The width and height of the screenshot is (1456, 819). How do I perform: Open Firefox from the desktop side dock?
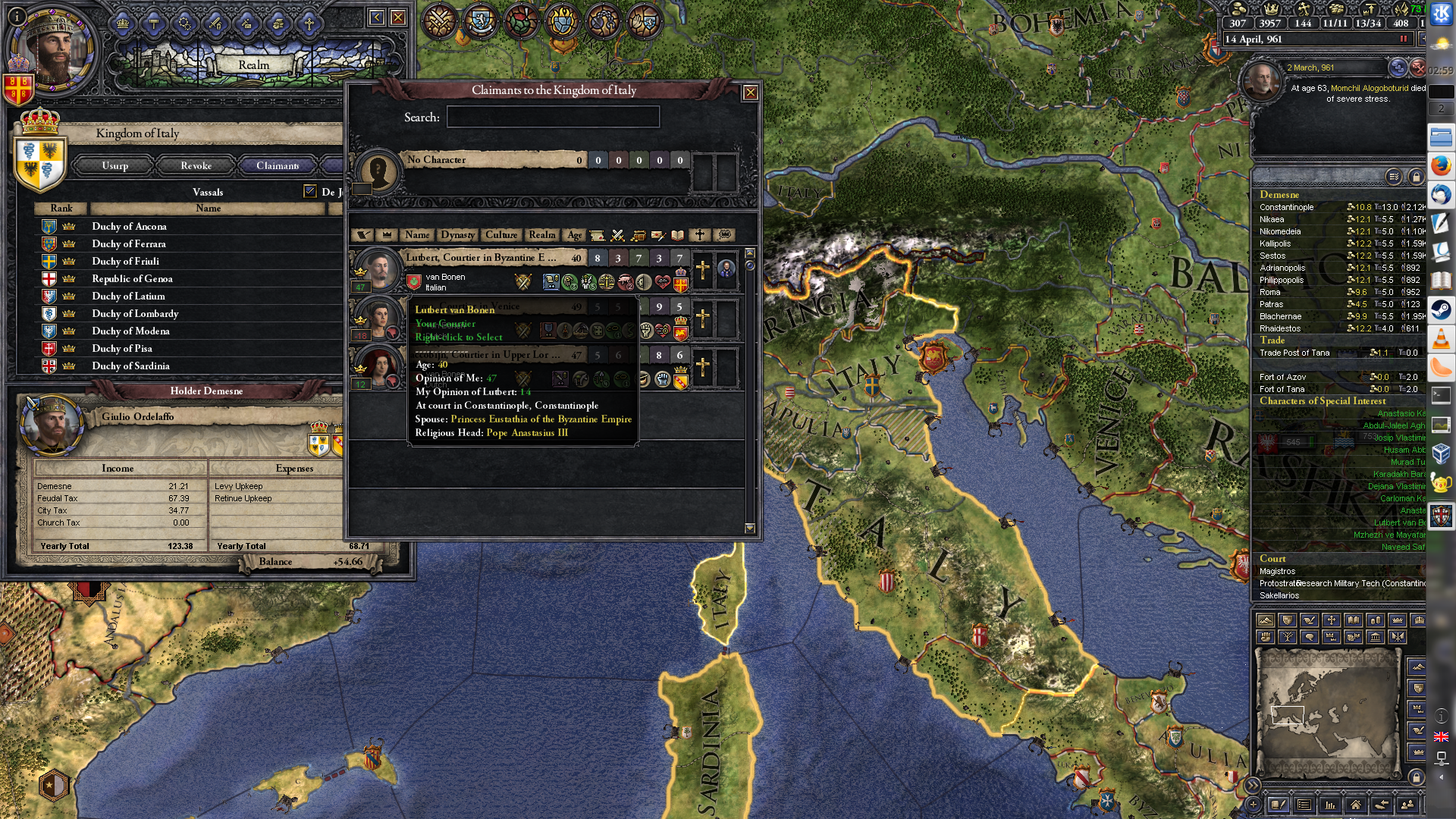pyautogui.click(x=1441, y=165)
